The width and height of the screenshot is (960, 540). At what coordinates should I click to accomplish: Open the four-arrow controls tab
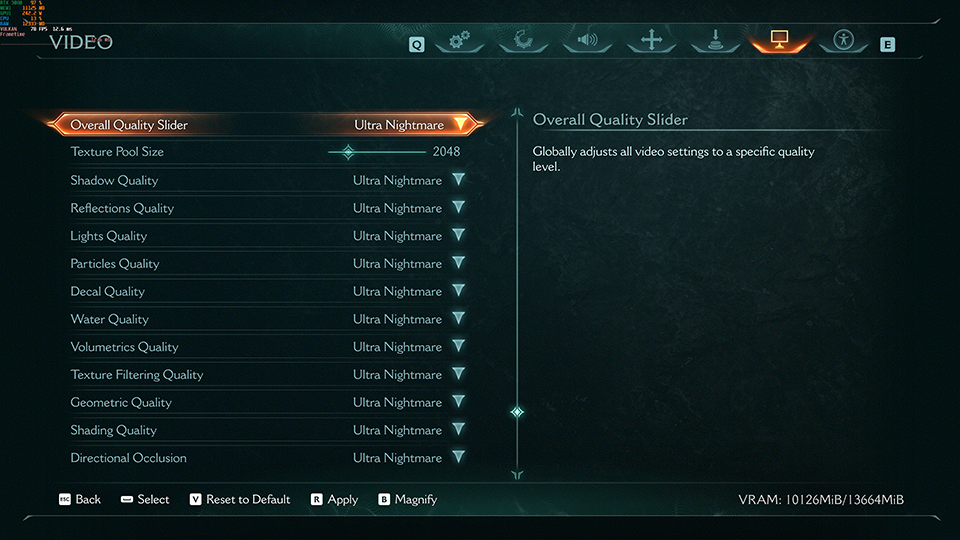pos(652,41)
